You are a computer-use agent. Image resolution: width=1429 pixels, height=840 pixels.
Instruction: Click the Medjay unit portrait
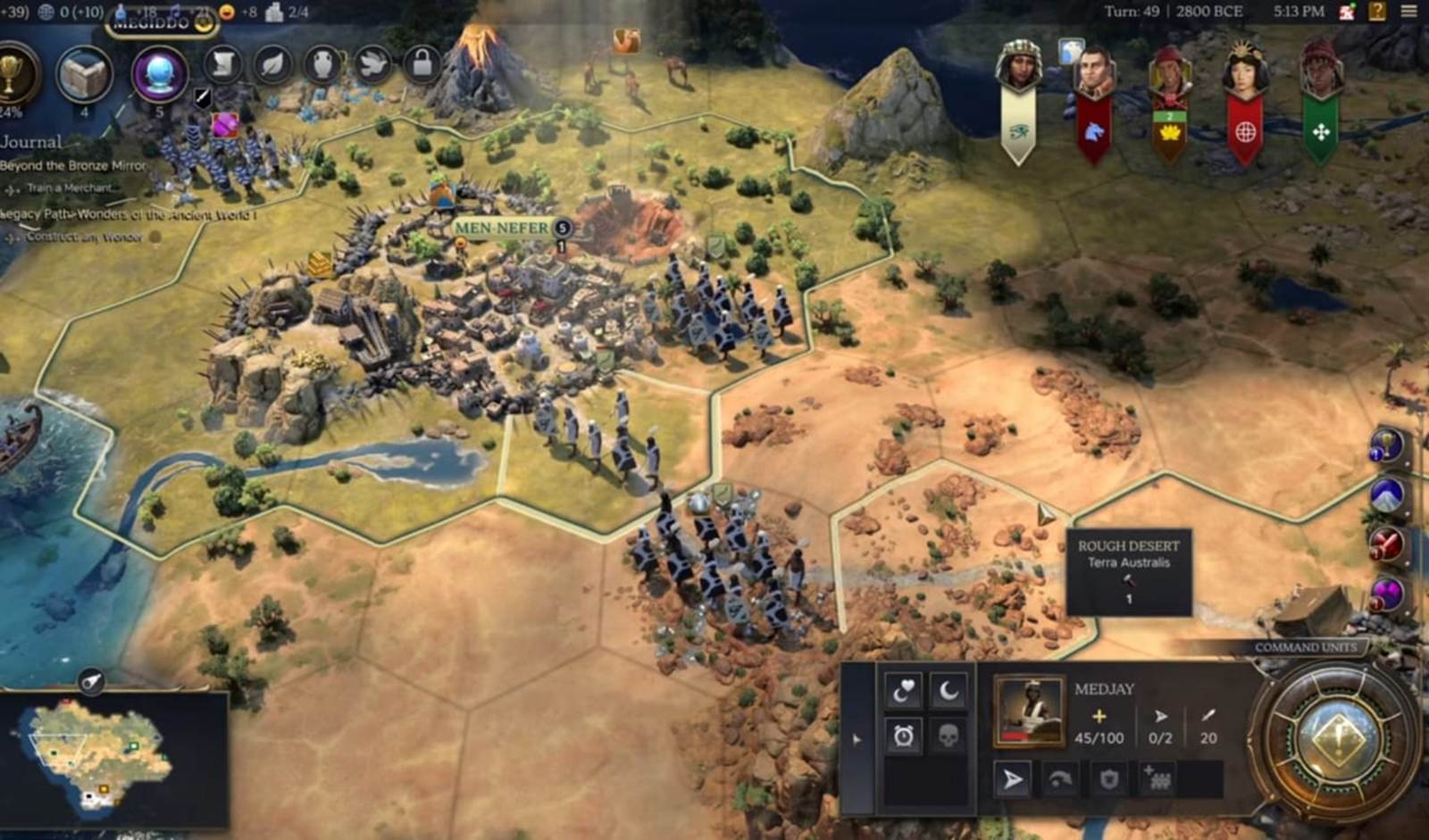[x=1029, y=711]
